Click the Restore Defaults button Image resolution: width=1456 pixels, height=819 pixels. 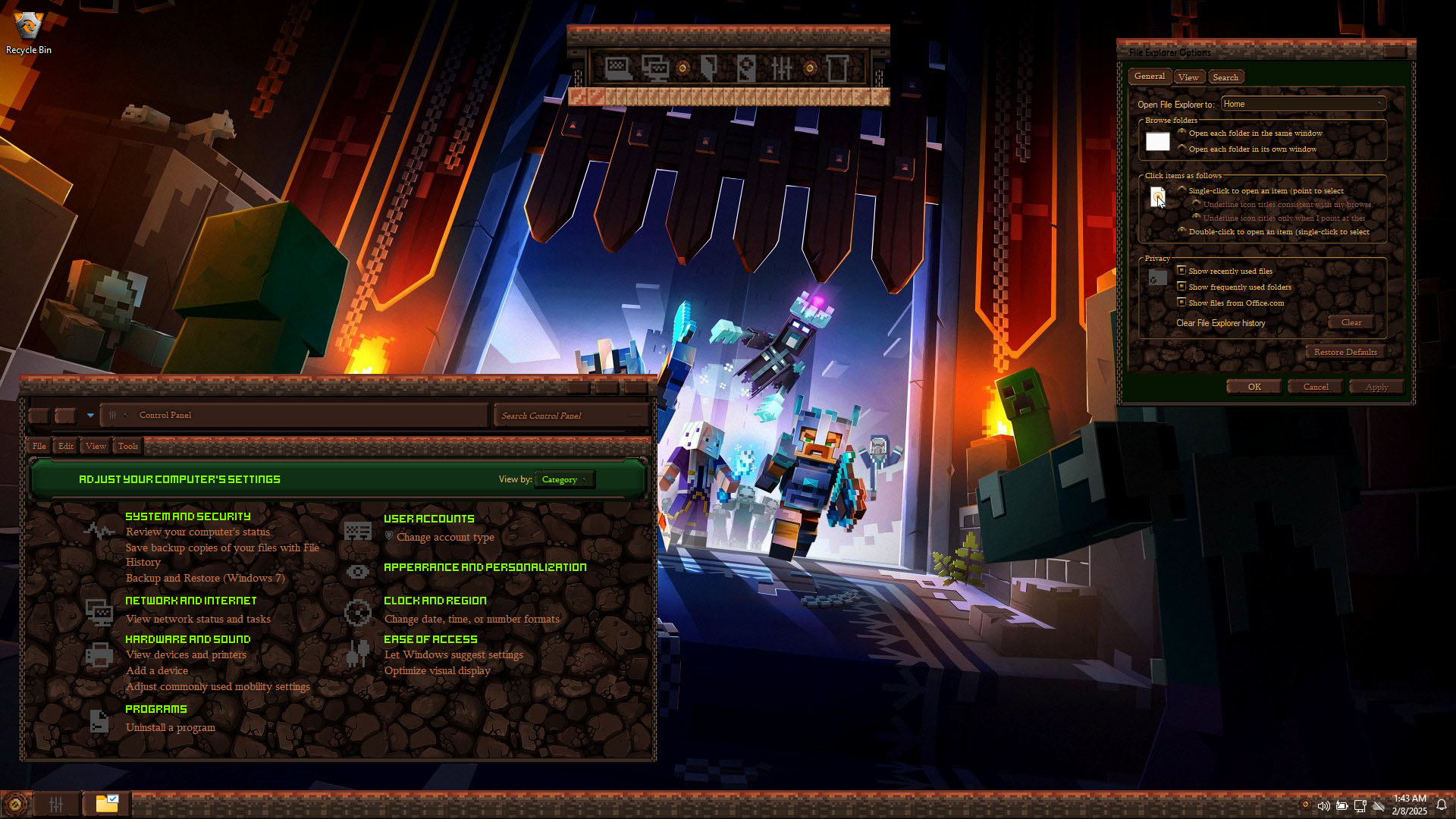tap(1345, 352)
